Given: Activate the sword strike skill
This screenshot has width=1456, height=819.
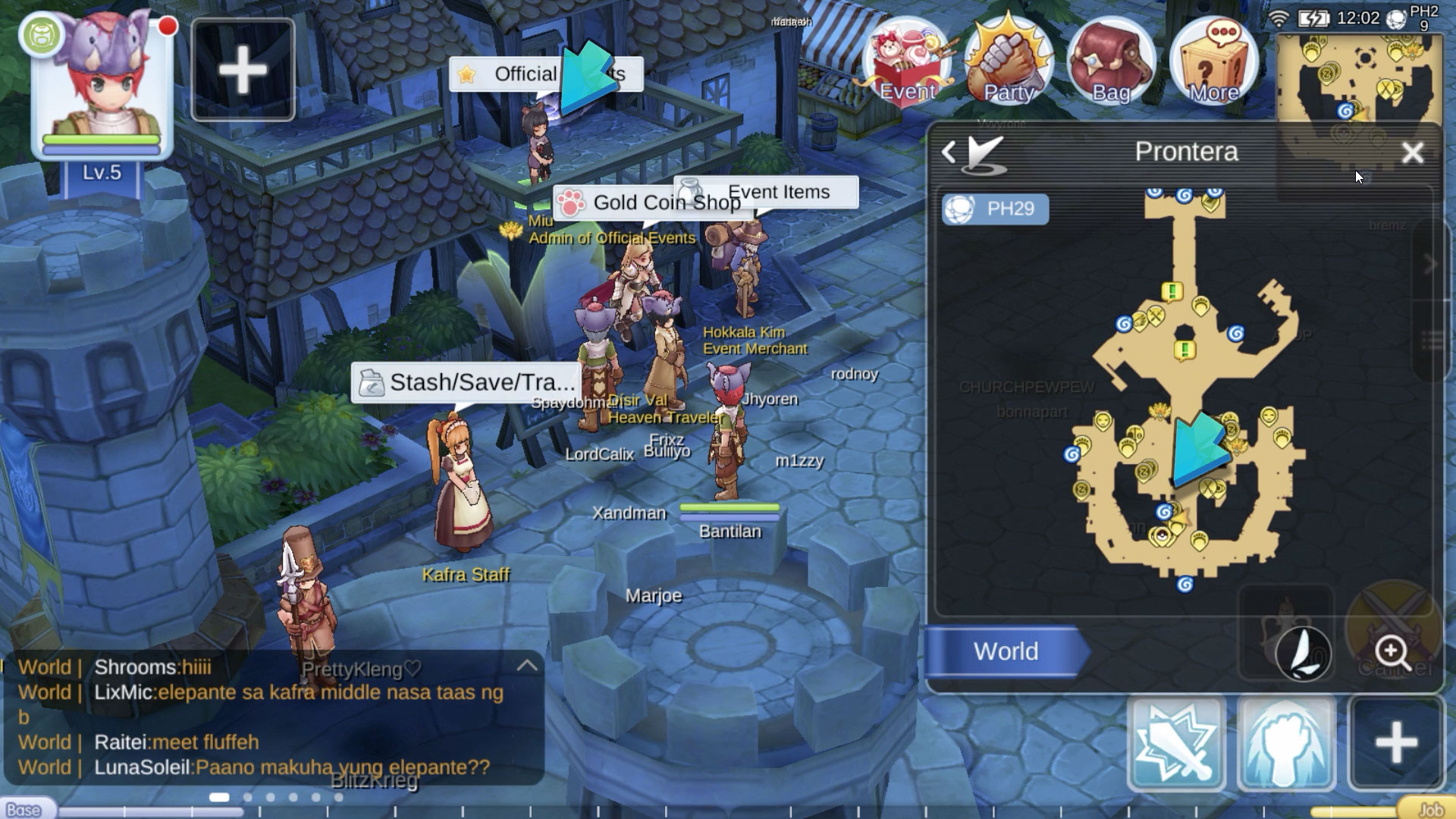Looking at the screenshot, I should (1176, 743).
